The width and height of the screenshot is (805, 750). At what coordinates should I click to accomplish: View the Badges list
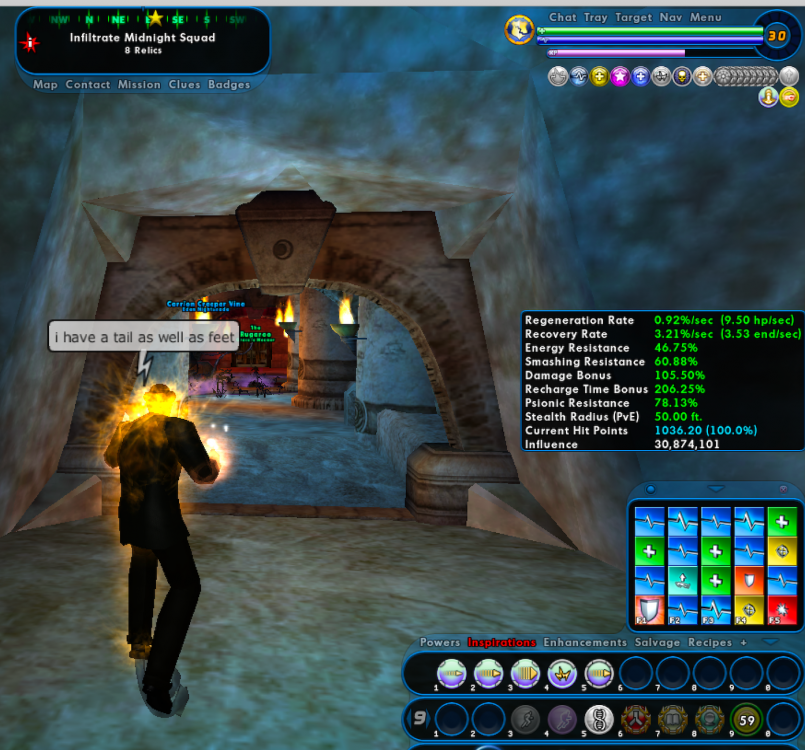(229, 85)
